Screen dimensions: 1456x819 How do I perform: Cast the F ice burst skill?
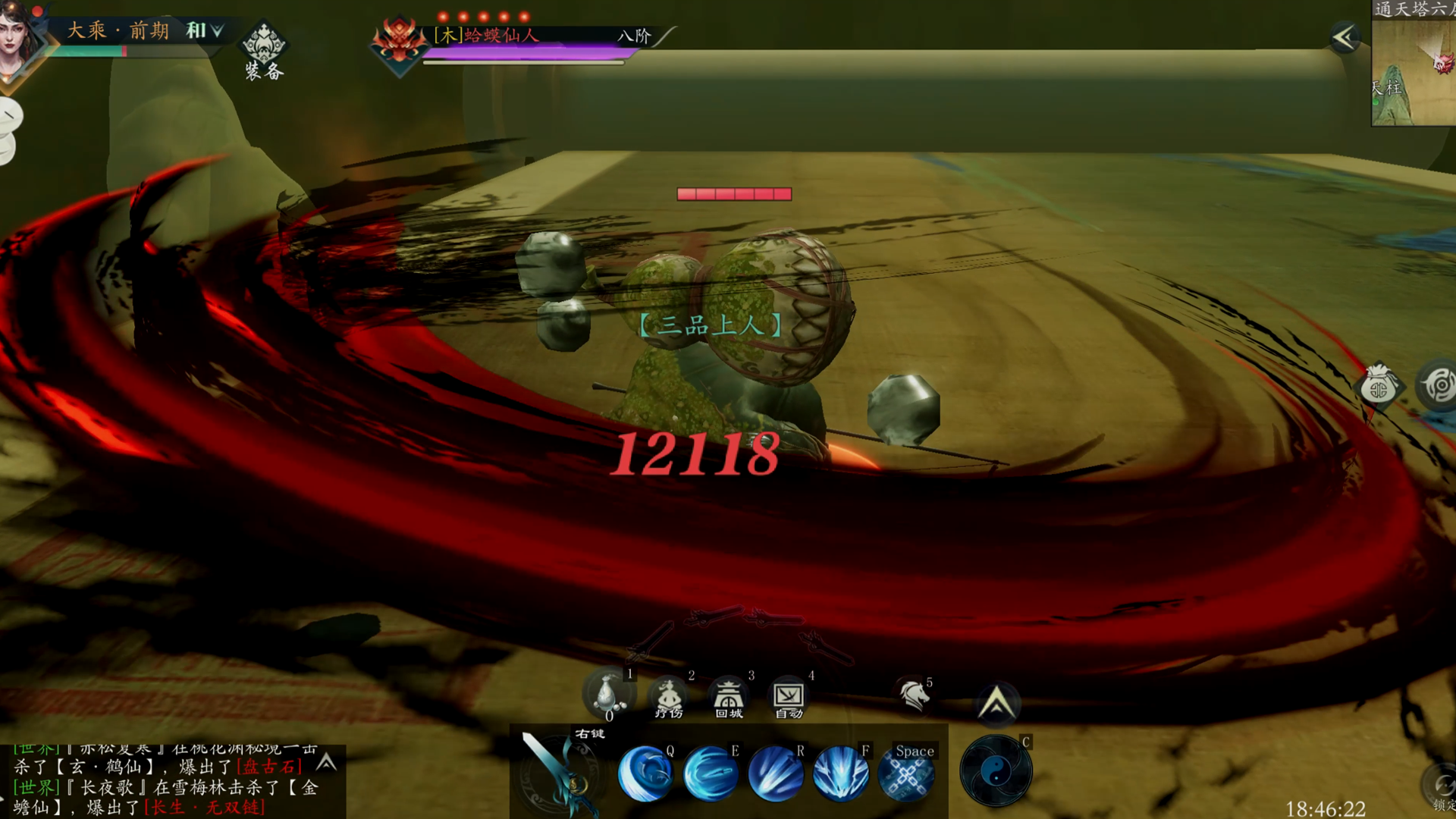(841, 773)
